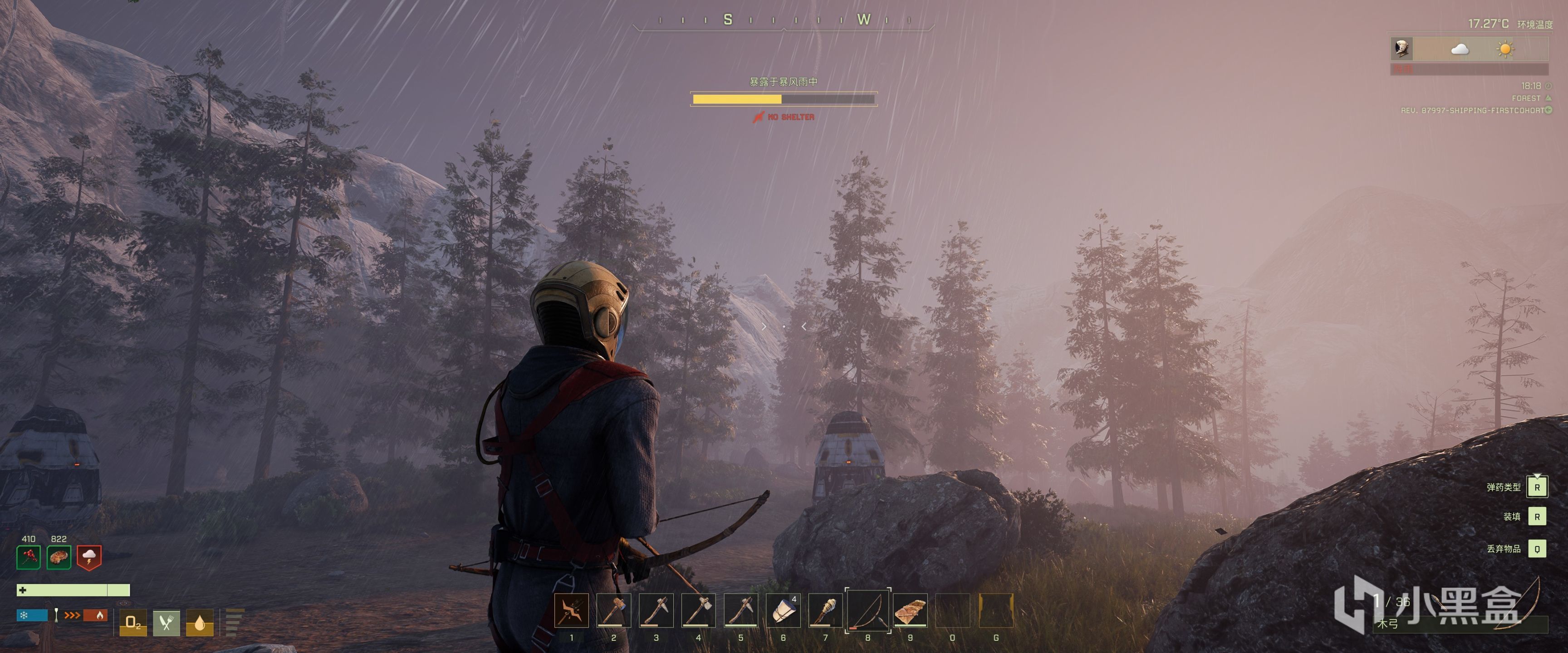Click the O2 oxygen status icon
This screenshot has width=1568, height=653.
132,623
